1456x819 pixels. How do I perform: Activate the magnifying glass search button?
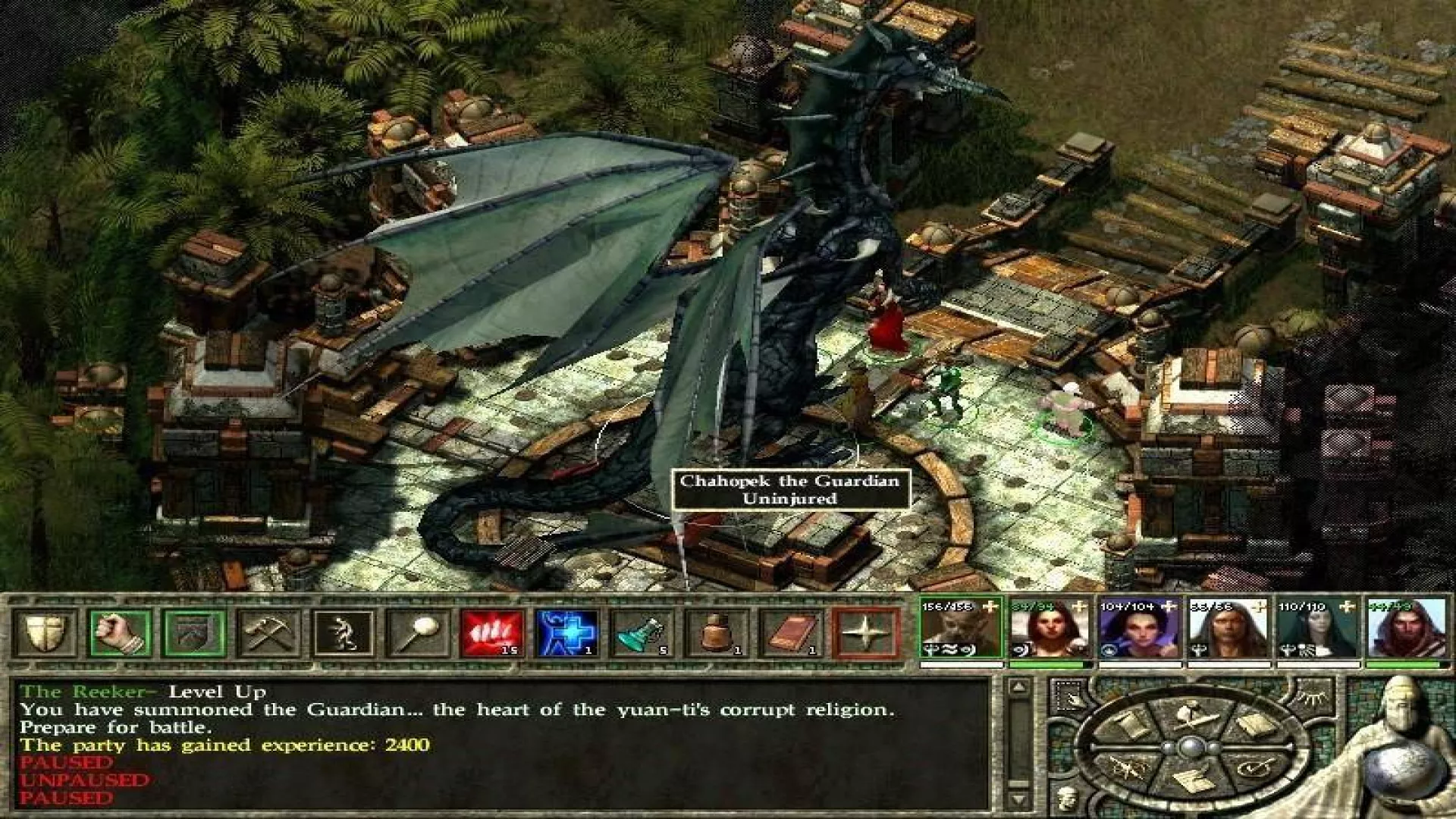coord(418,632)
